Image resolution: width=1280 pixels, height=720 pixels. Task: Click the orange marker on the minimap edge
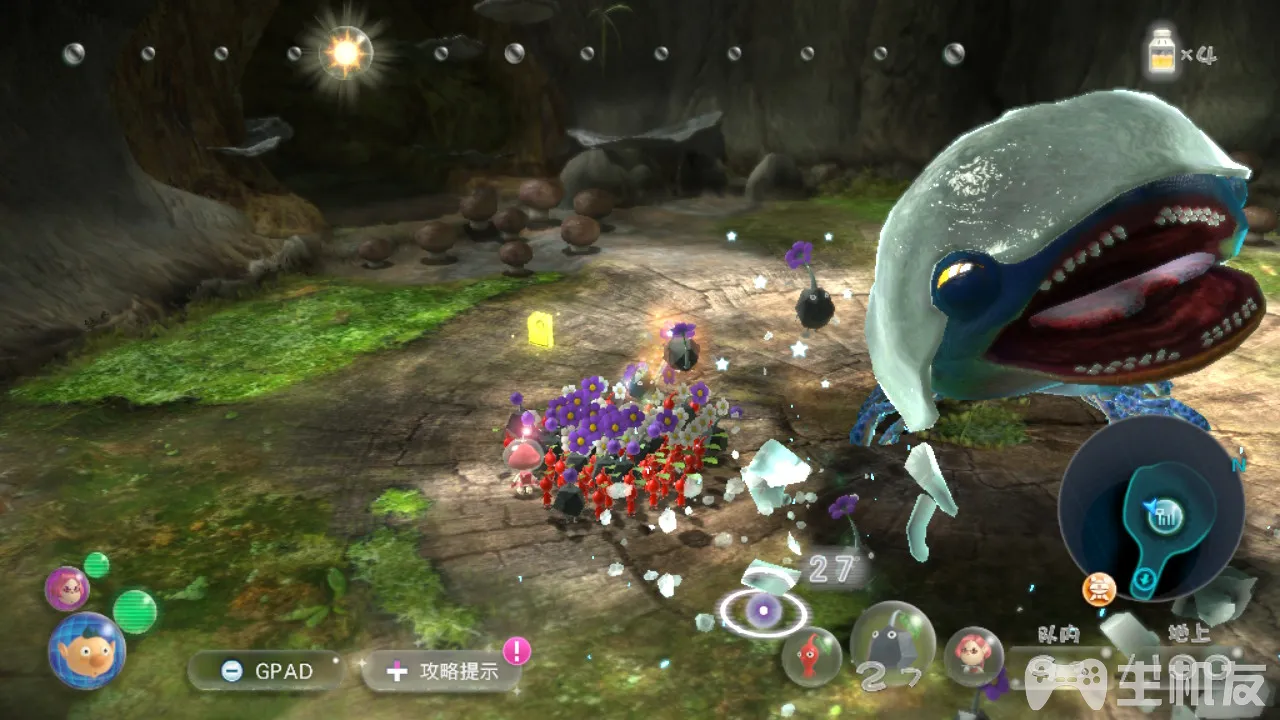click(1099, 590)
